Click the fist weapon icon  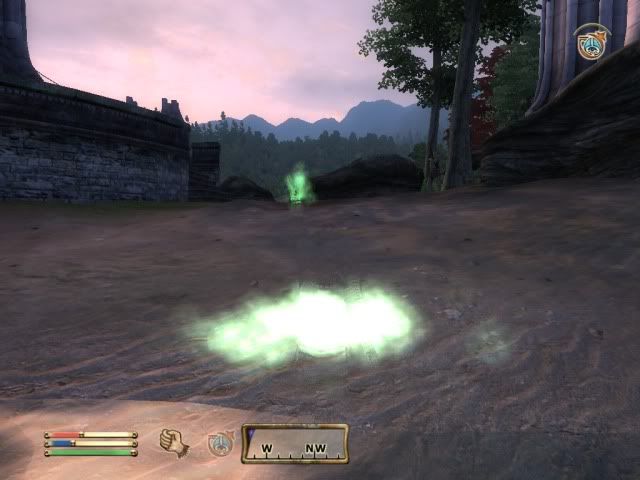(174, 442)
